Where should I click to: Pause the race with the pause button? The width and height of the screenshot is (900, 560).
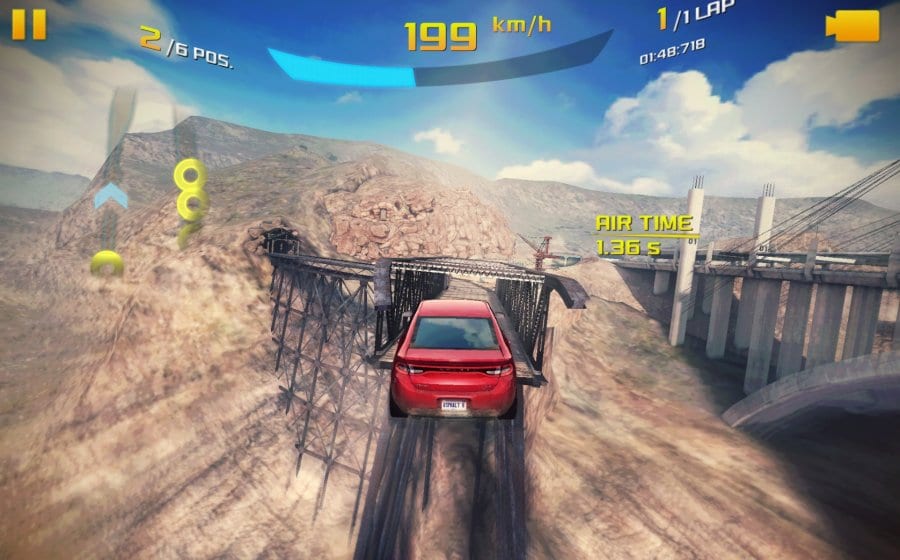click(x=29, y=24)
